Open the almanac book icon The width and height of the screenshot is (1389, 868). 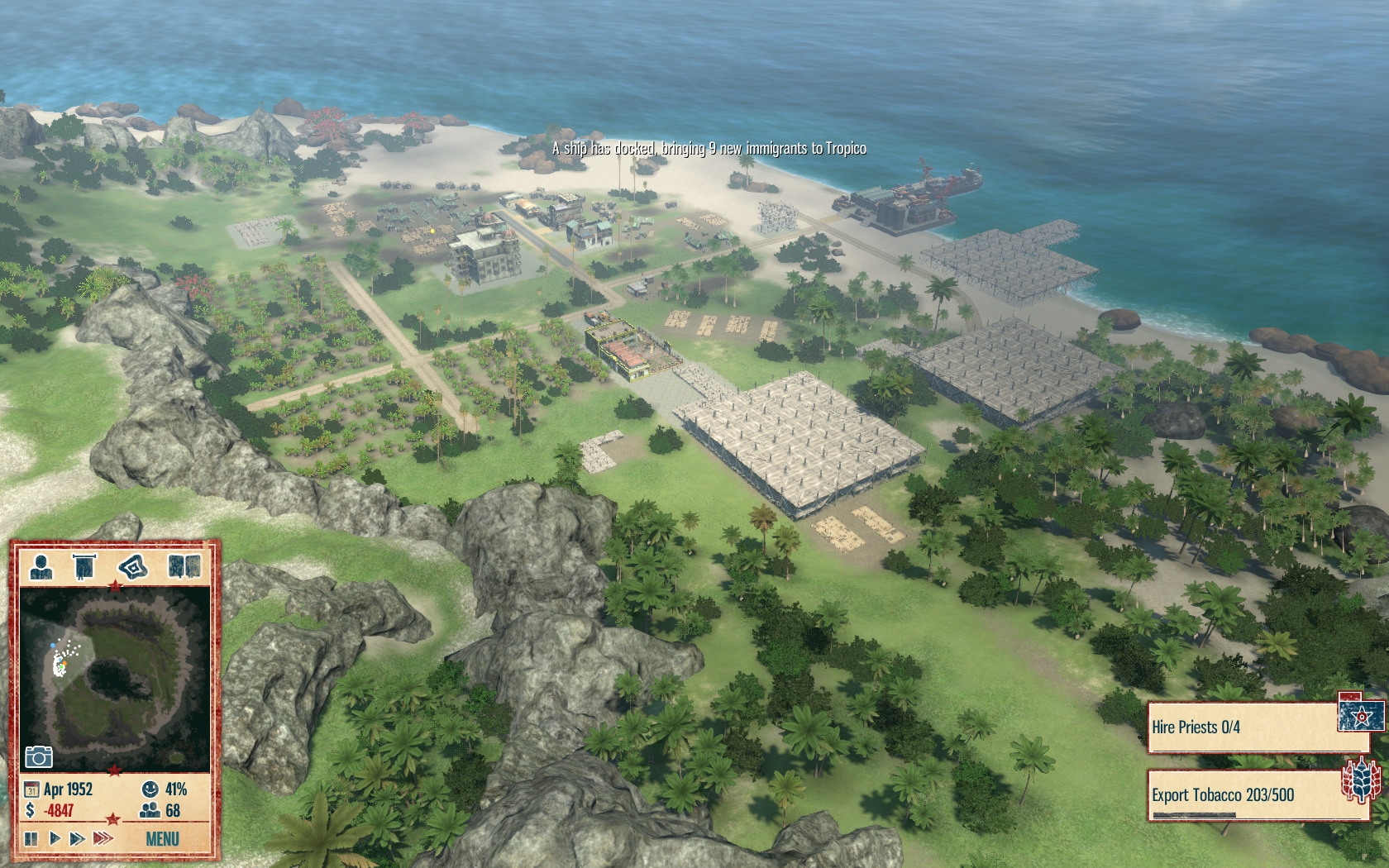click(x=184, y=566)
